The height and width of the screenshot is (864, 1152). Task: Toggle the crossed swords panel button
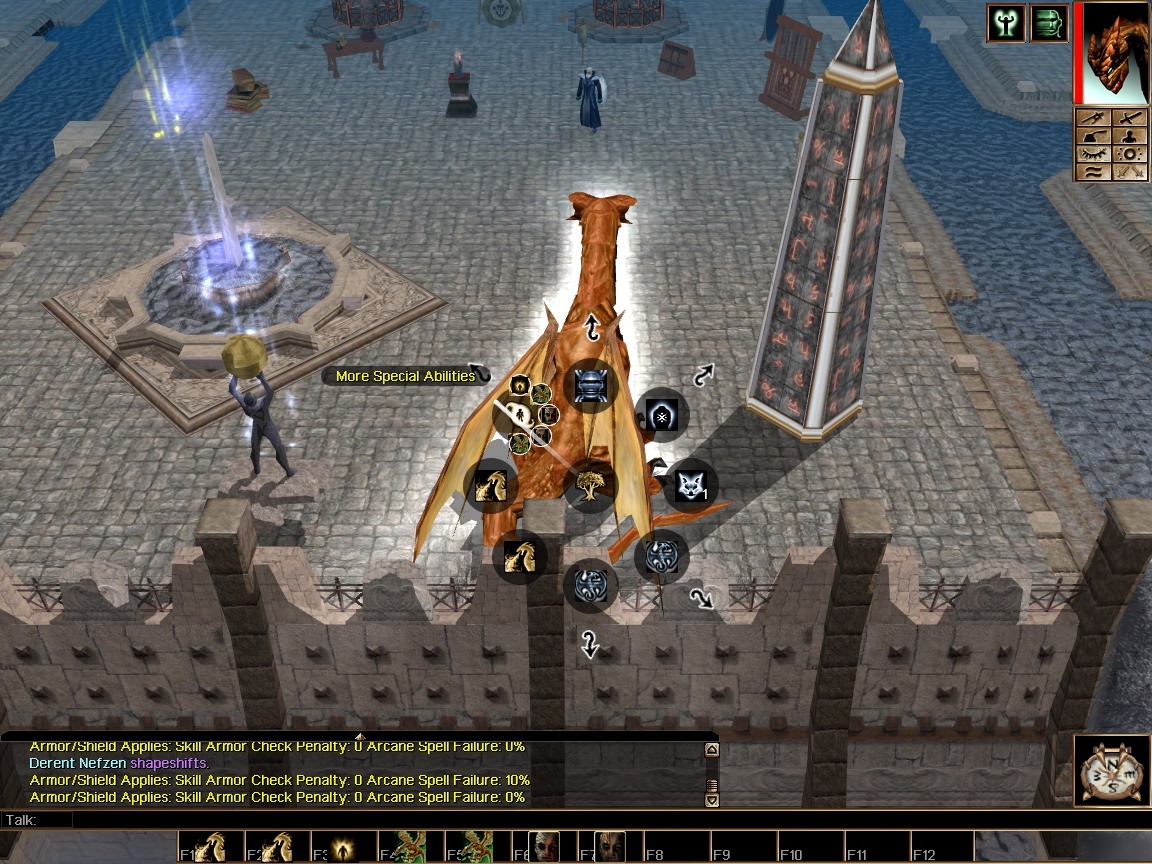[1130, 172]
